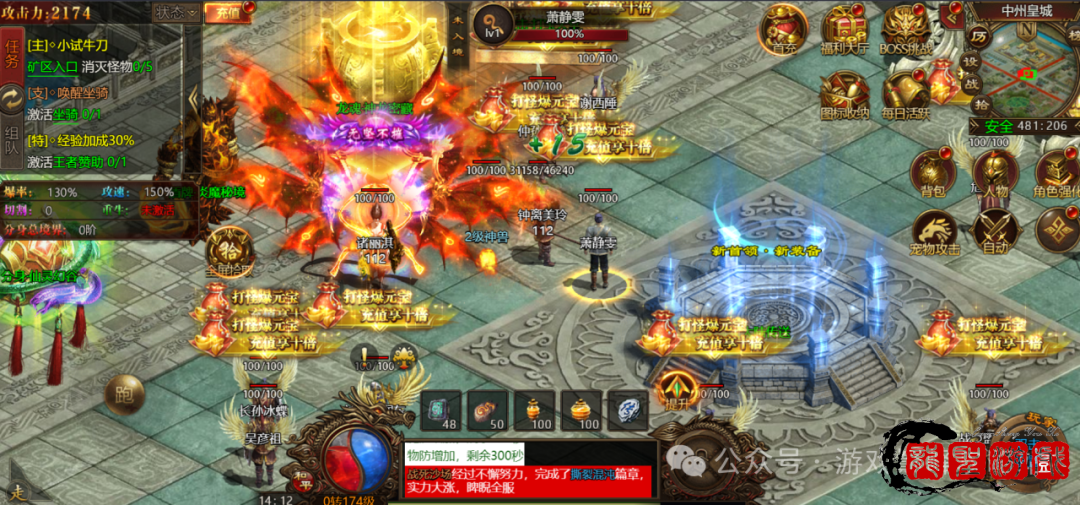1080x505 pixels.
Task: Click the 充值 recharge button
Action: pos(226,13)
